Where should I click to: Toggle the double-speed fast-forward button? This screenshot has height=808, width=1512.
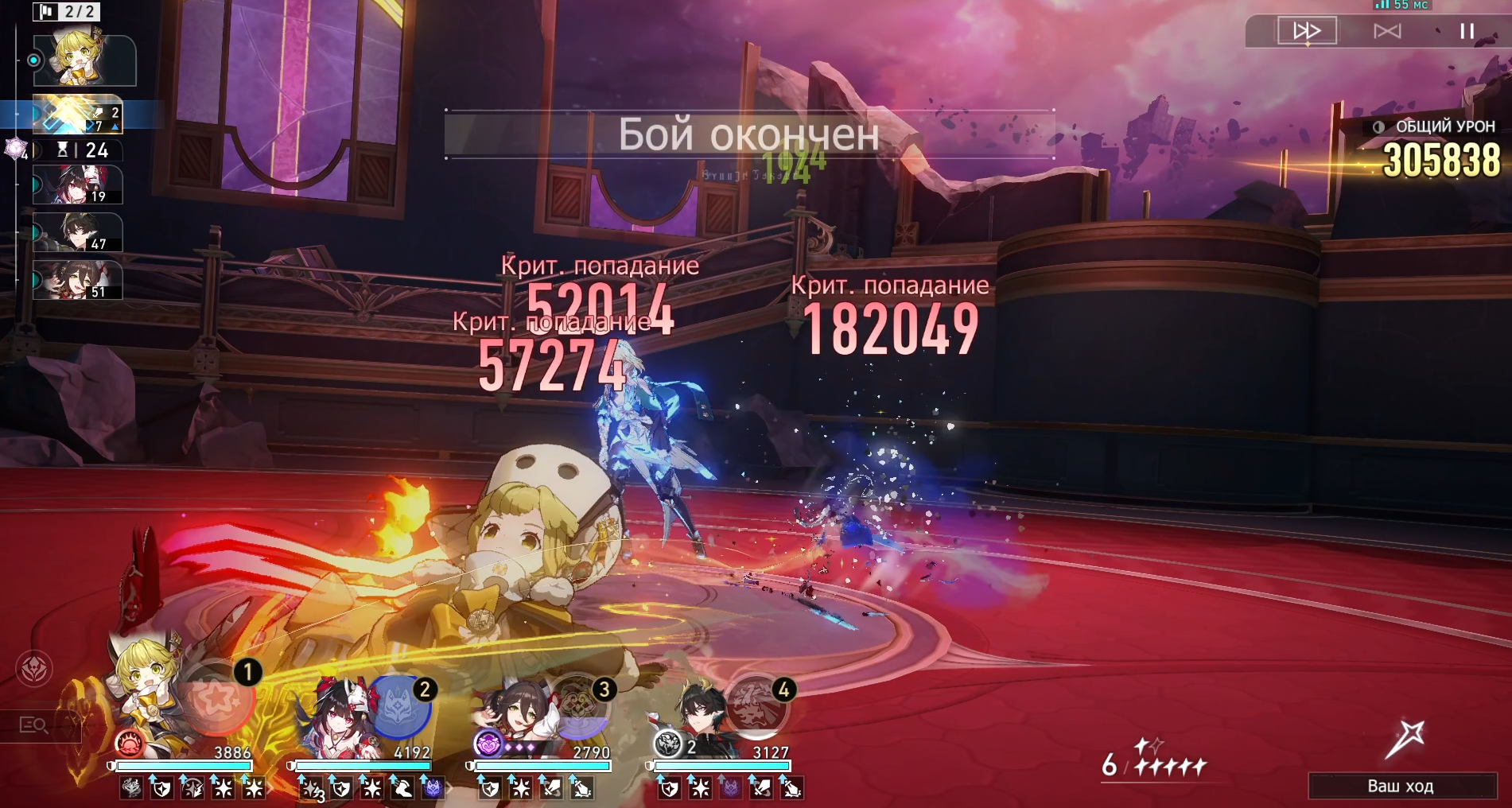(1307, 31)
